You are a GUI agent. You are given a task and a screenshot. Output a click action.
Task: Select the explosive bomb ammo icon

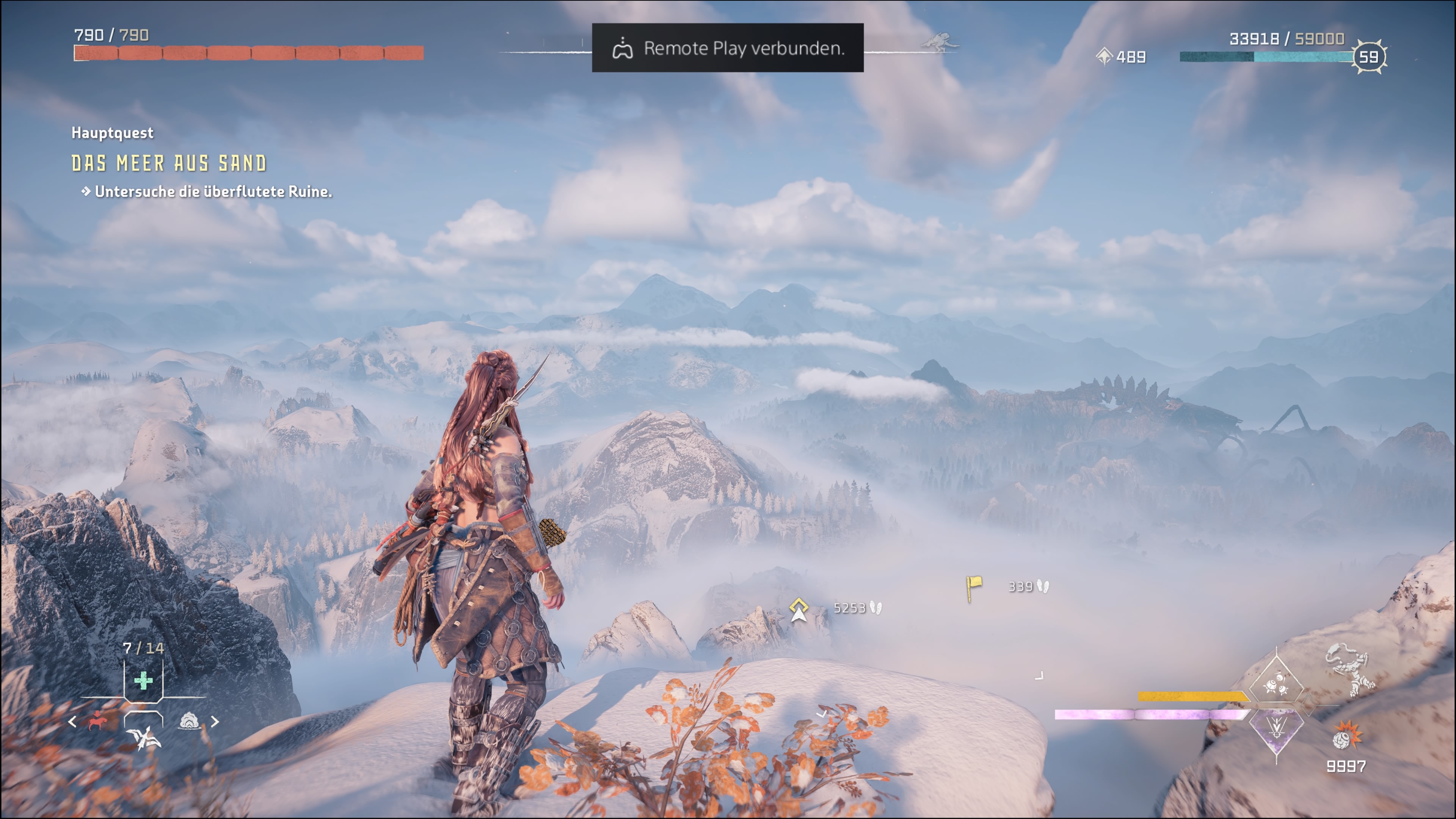click(x=1346, y=736)
